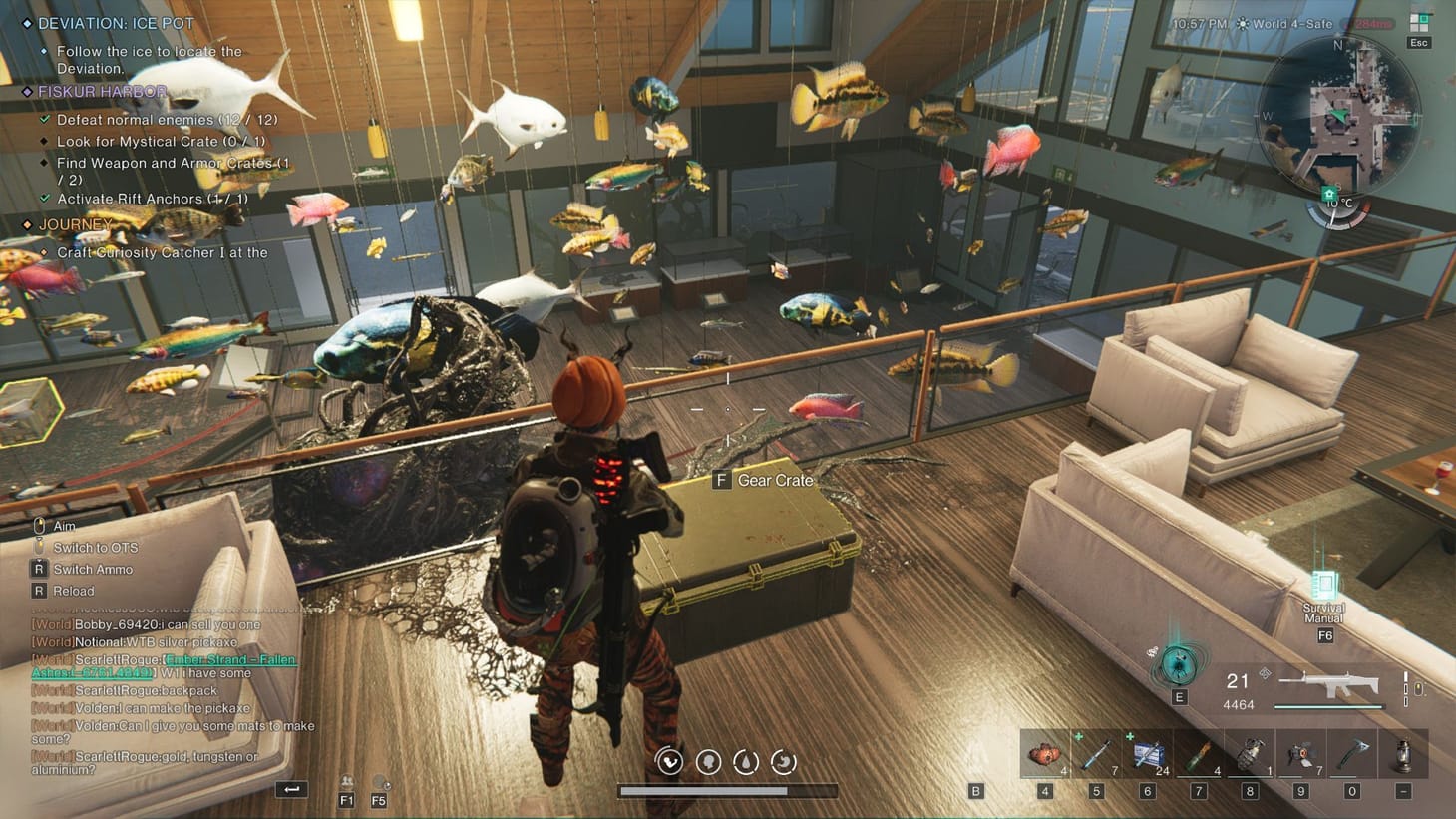Viewport: 1456px width, 819px height.
Task: Click the hydration droplet status icon
Action: (x=746, y=762)
